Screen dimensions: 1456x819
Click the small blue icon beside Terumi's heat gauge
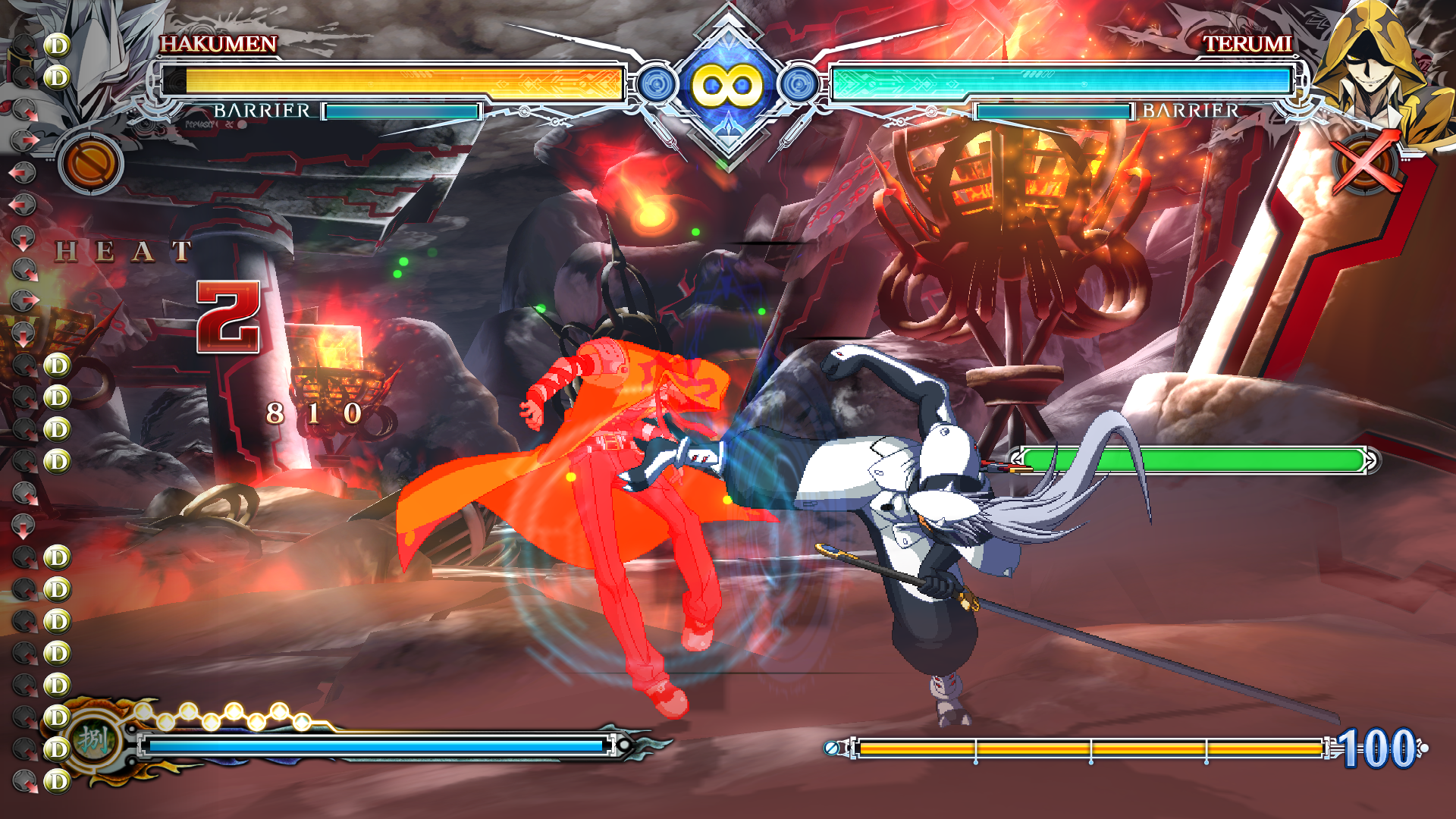coord(832,748)
